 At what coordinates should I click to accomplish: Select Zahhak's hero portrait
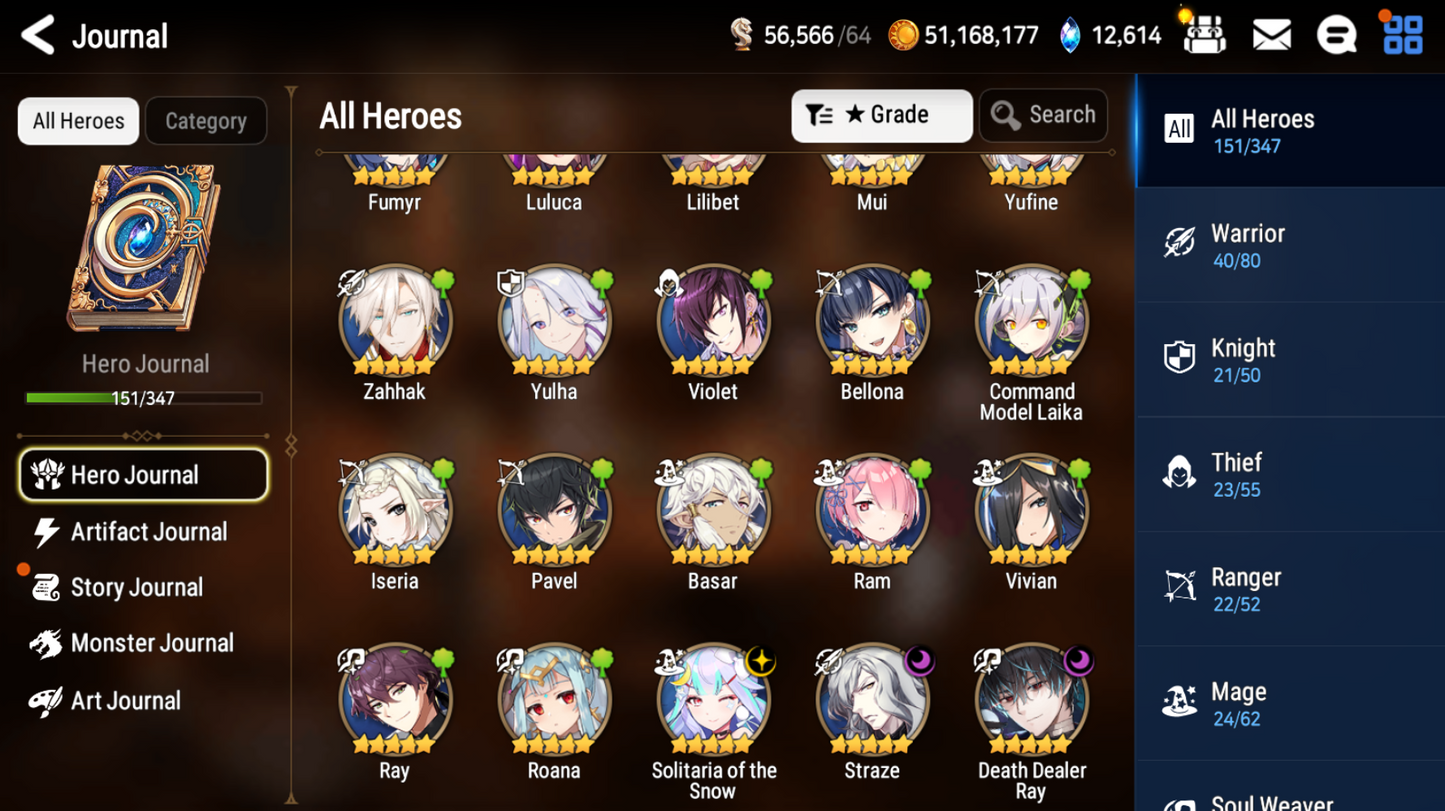(x=395, y=322)
